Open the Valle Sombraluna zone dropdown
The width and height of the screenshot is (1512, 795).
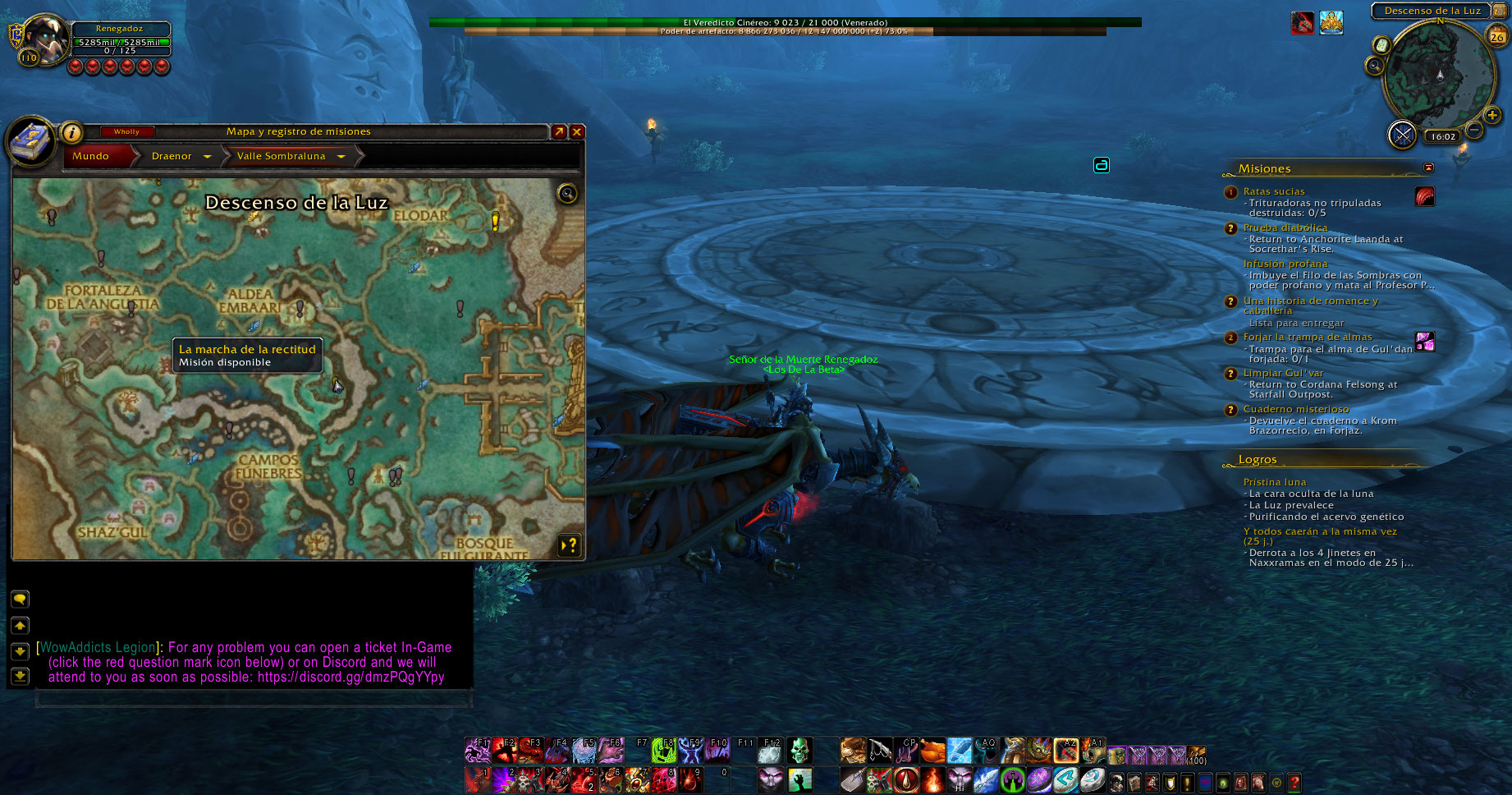[341, 156]
